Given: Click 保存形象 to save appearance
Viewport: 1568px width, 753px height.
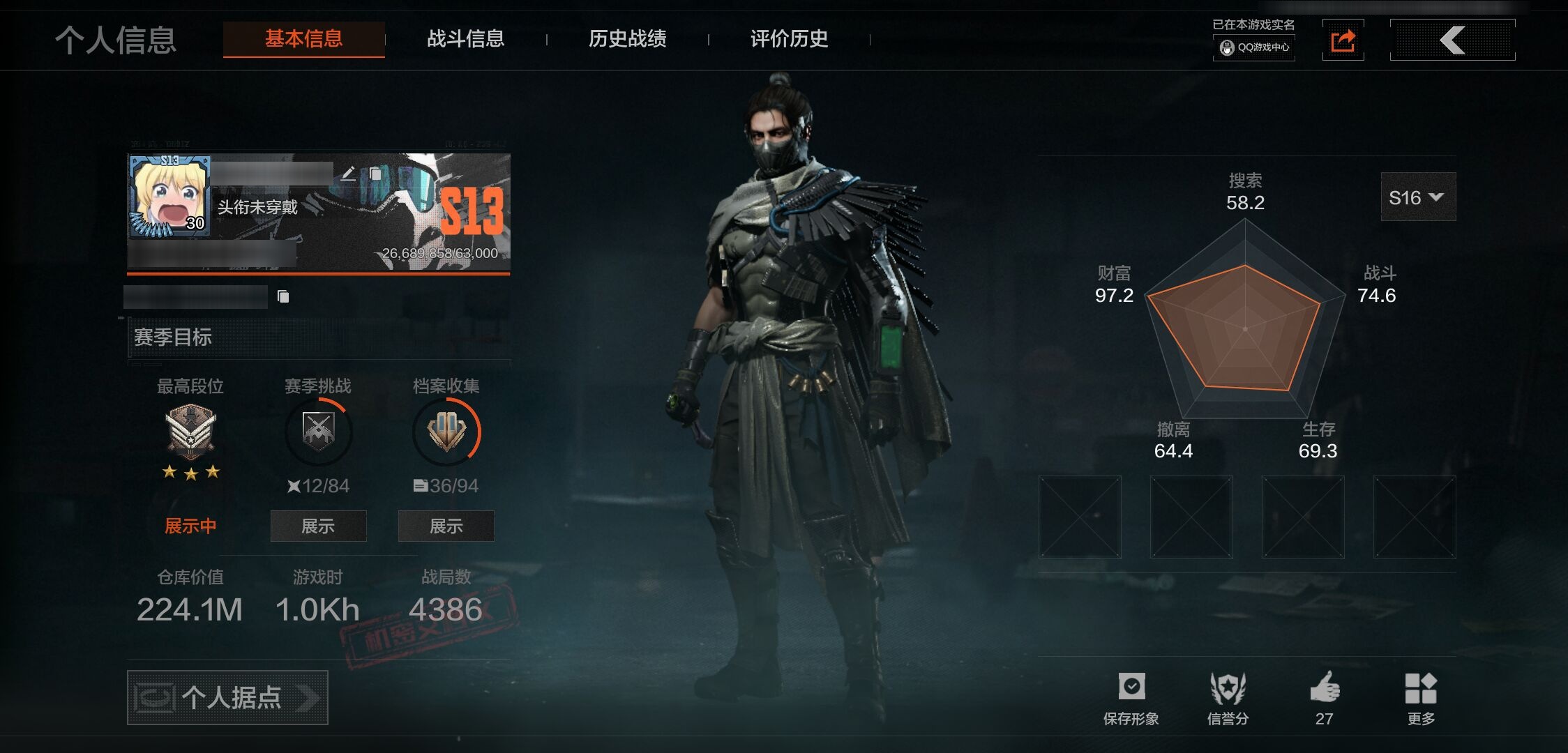Looking at the screenshot, I should (x=1131, y=697).
